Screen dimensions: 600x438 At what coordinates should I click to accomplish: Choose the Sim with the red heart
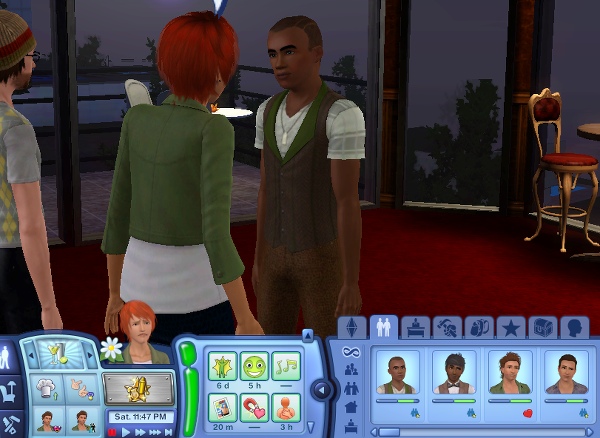pyautogui.click(x=511, y=374)
